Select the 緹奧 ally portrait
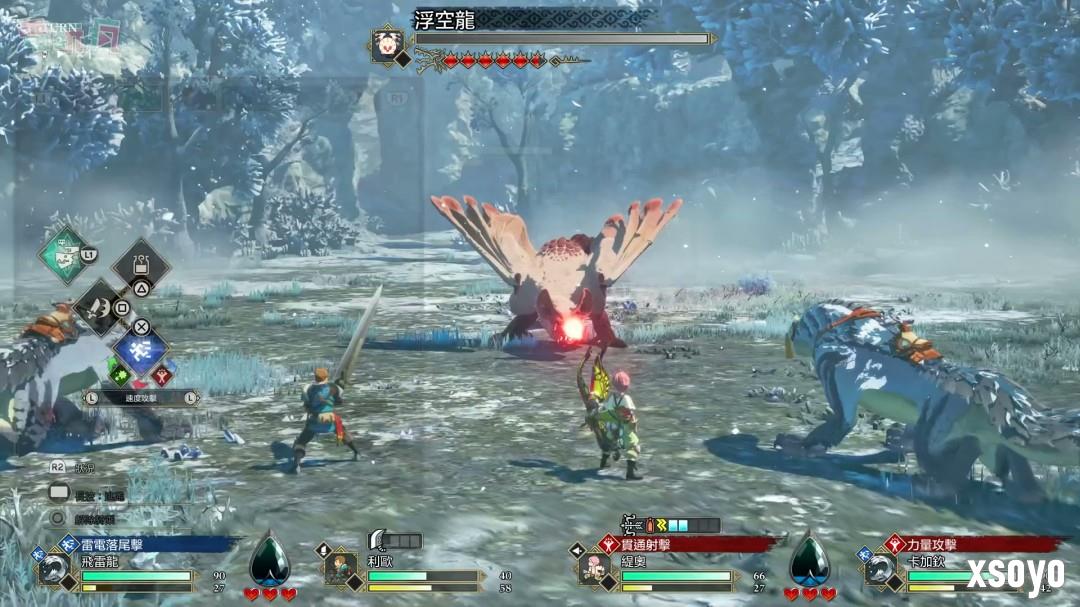1080x607 pixels. click(x=595, y=569)
